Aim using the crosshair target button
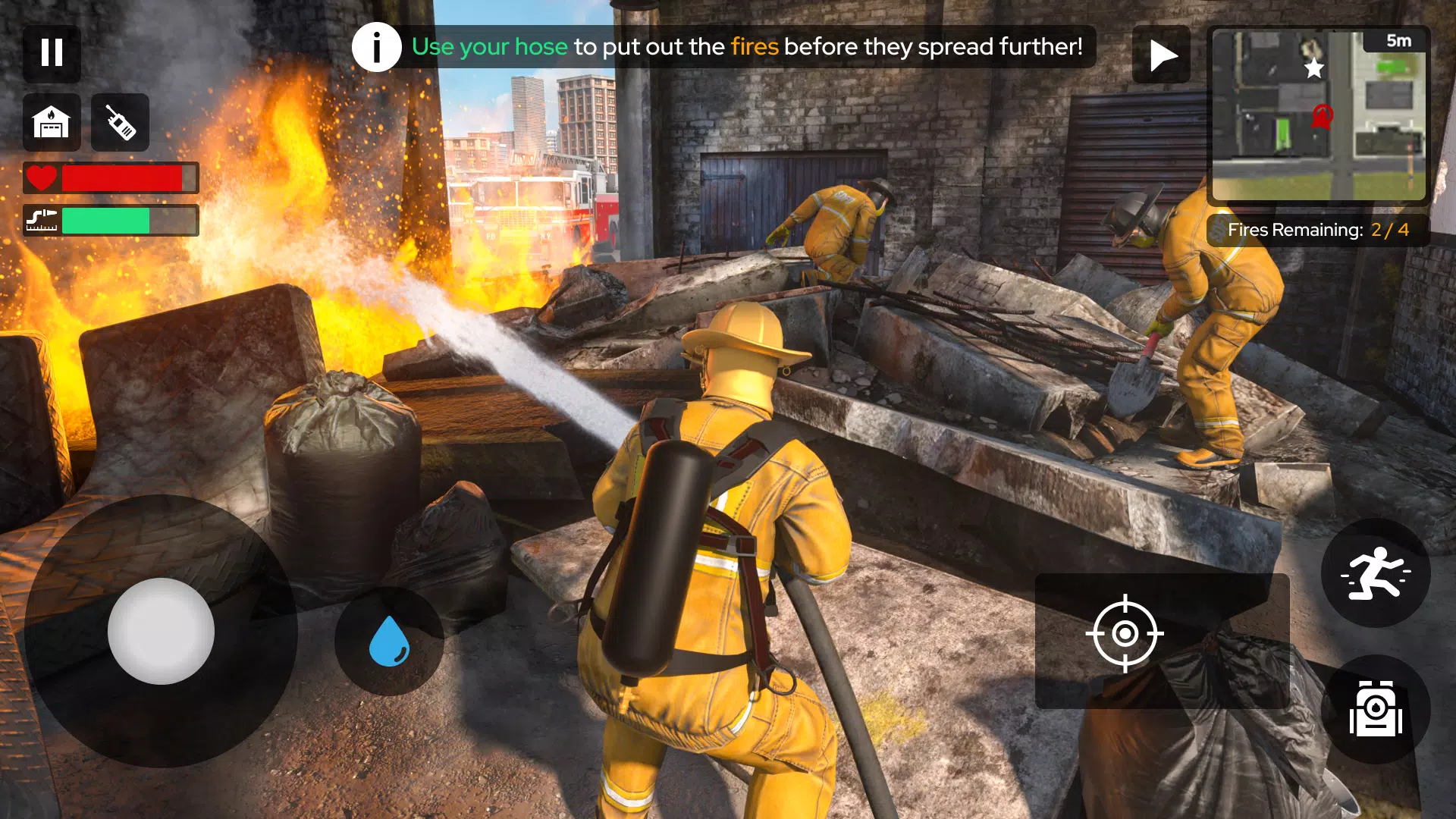The width and height of the screenshot is (1456, 819). [x=1125, y=634]
